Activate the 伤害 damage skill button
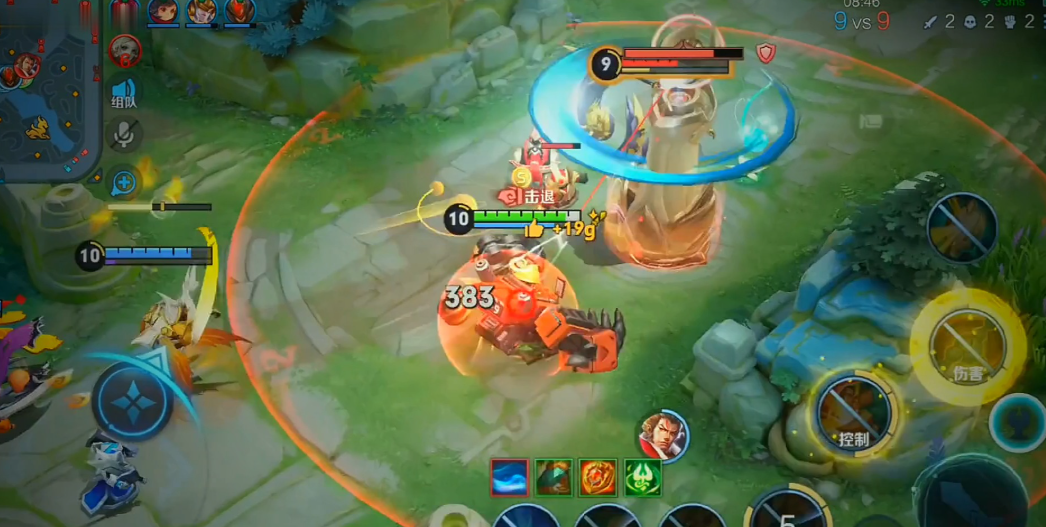 (966, 349)
